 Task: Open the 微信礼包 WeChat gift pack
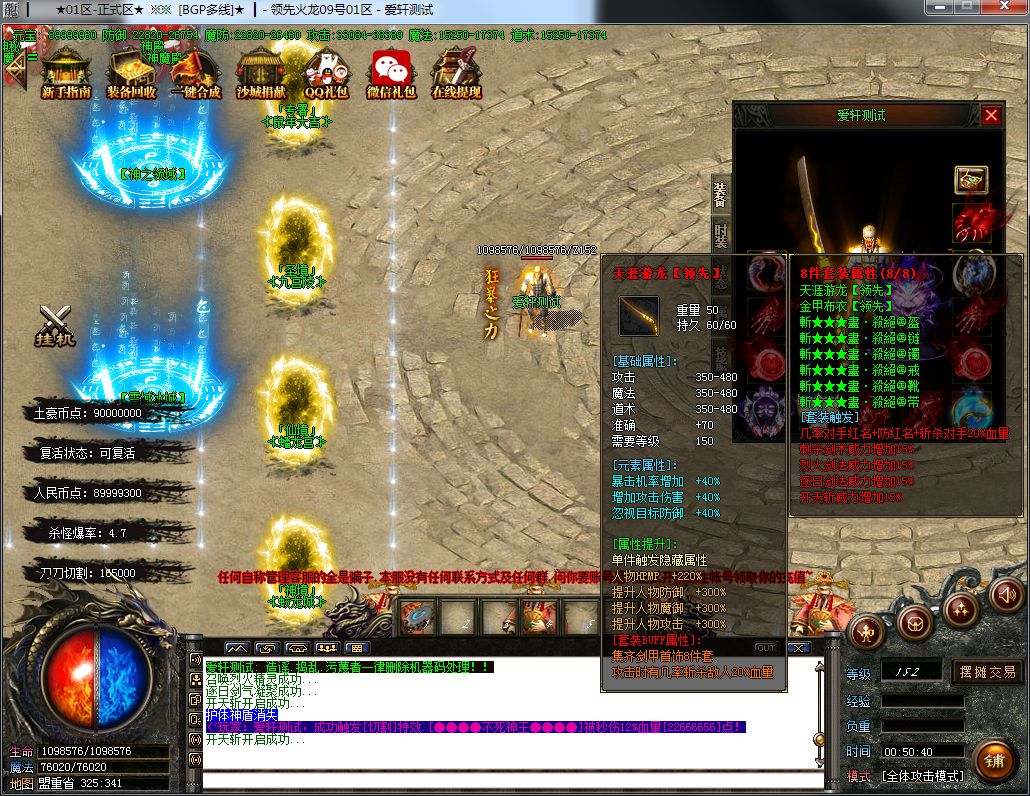coord(391,73)
